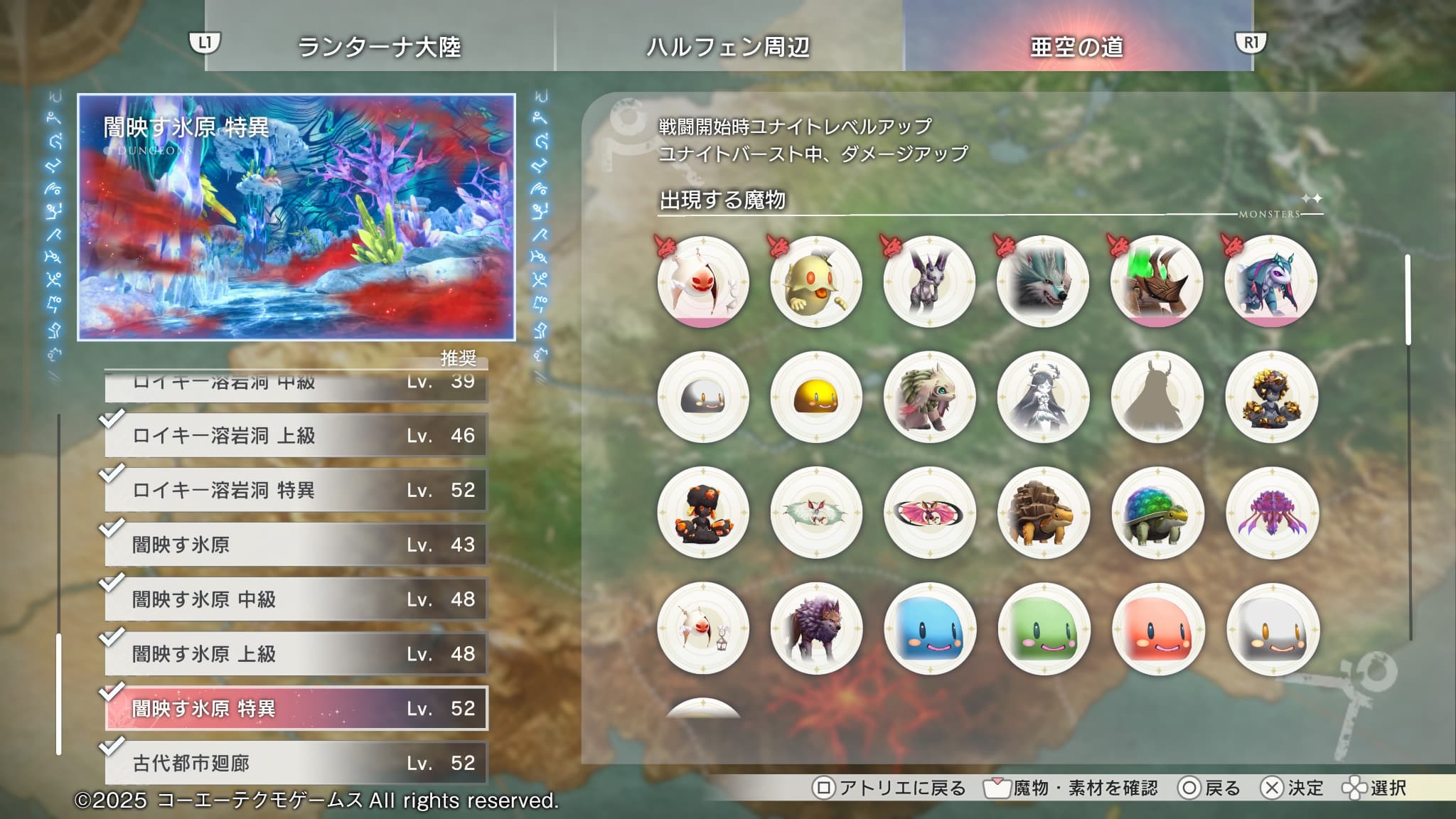Viewport: 1456px width, 819px height.
Task: Click the rainbow-shelled turtle monster icon
Action: click(x=1157, y=513)
